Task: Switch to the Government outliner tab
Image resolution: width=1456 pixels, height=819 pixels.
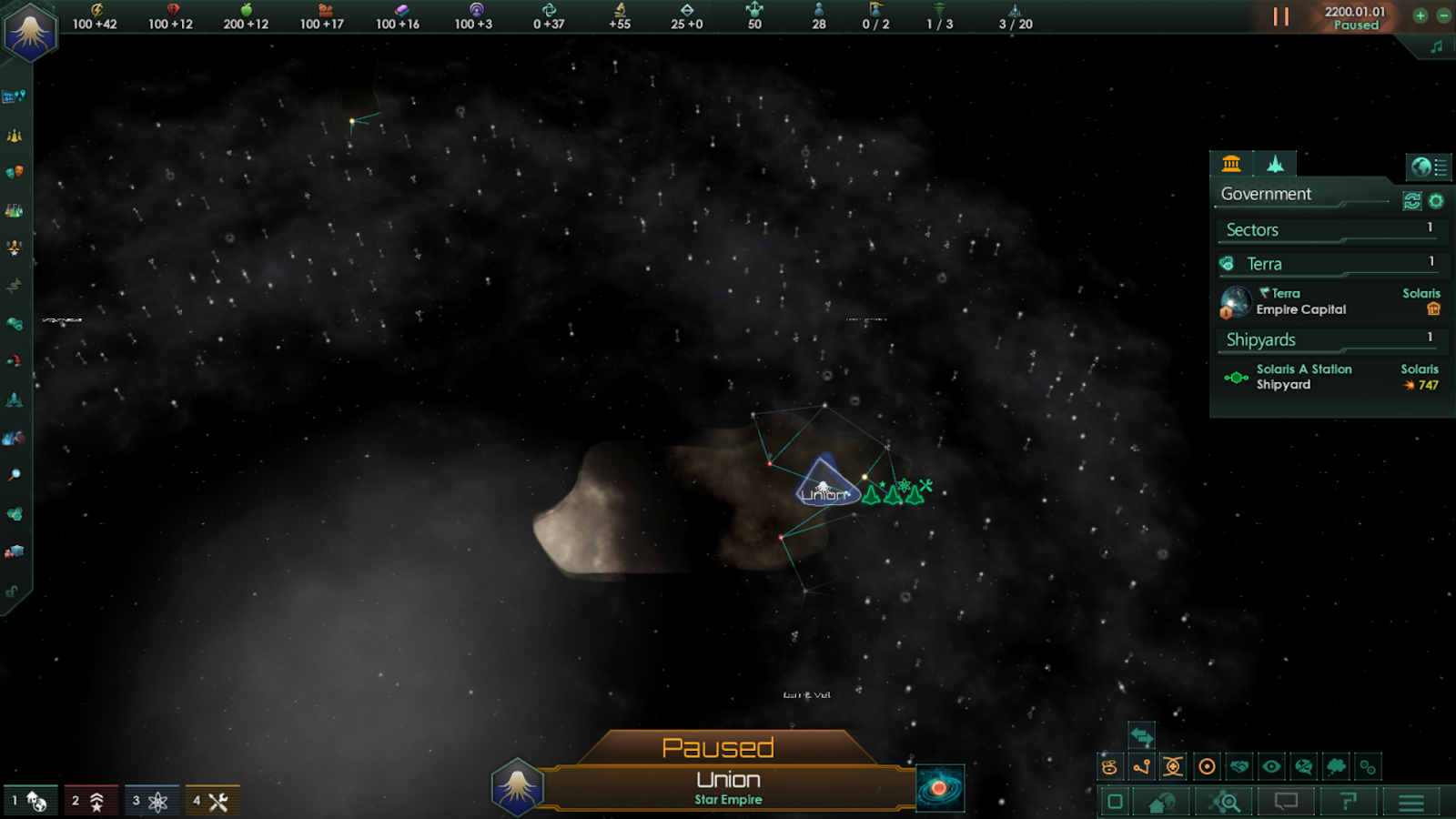Action: pyautogui.click(x=1231, y=164)
